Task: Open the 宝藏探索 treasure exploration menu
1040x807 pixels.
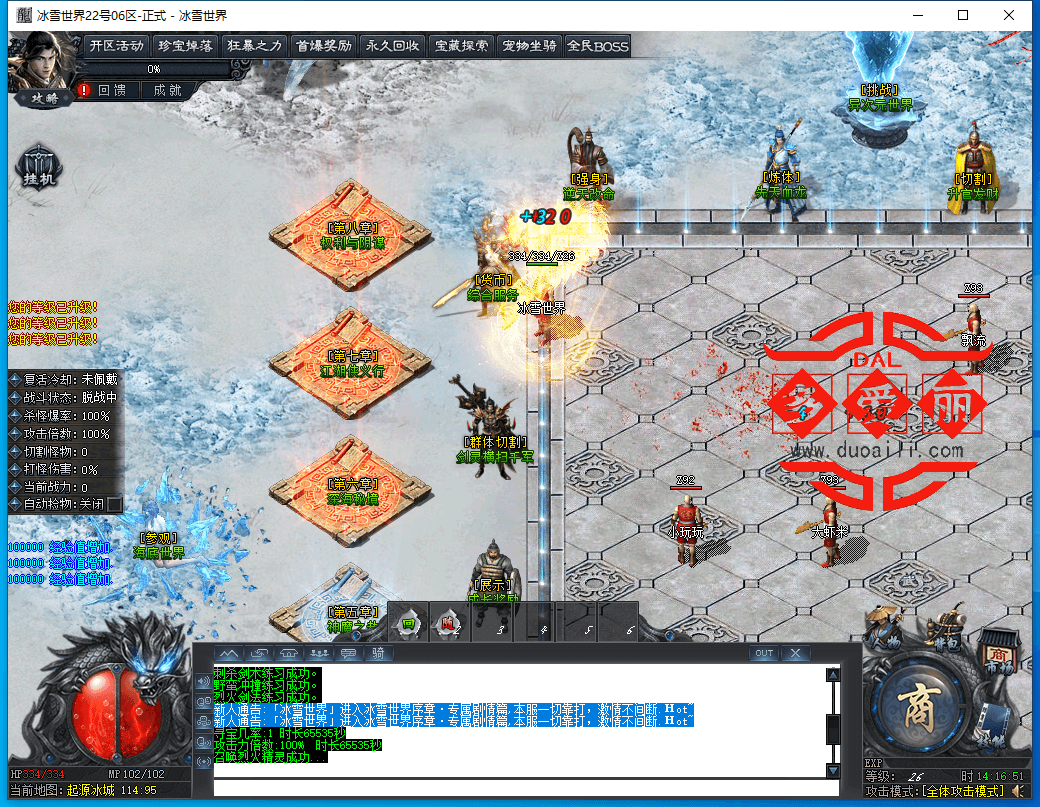Action: (460, 45)
